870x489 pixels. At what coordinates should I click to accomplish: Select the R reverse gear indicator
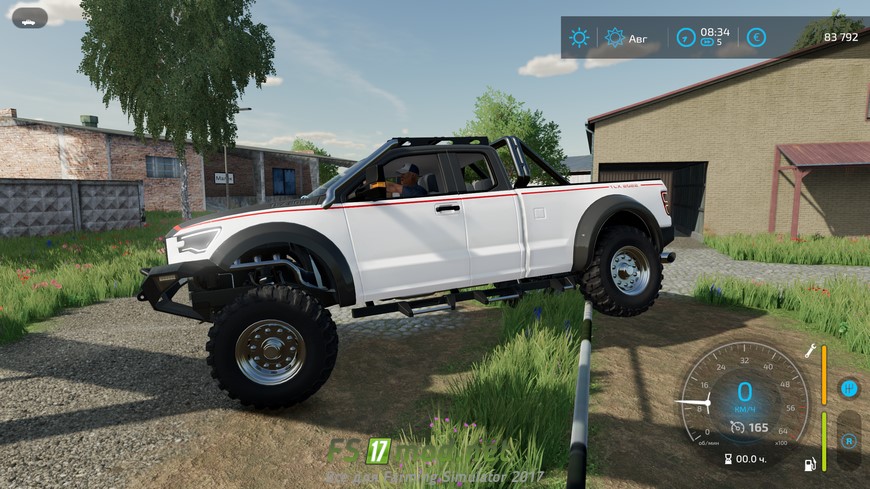pyautogui.click(x=848, y=440)
